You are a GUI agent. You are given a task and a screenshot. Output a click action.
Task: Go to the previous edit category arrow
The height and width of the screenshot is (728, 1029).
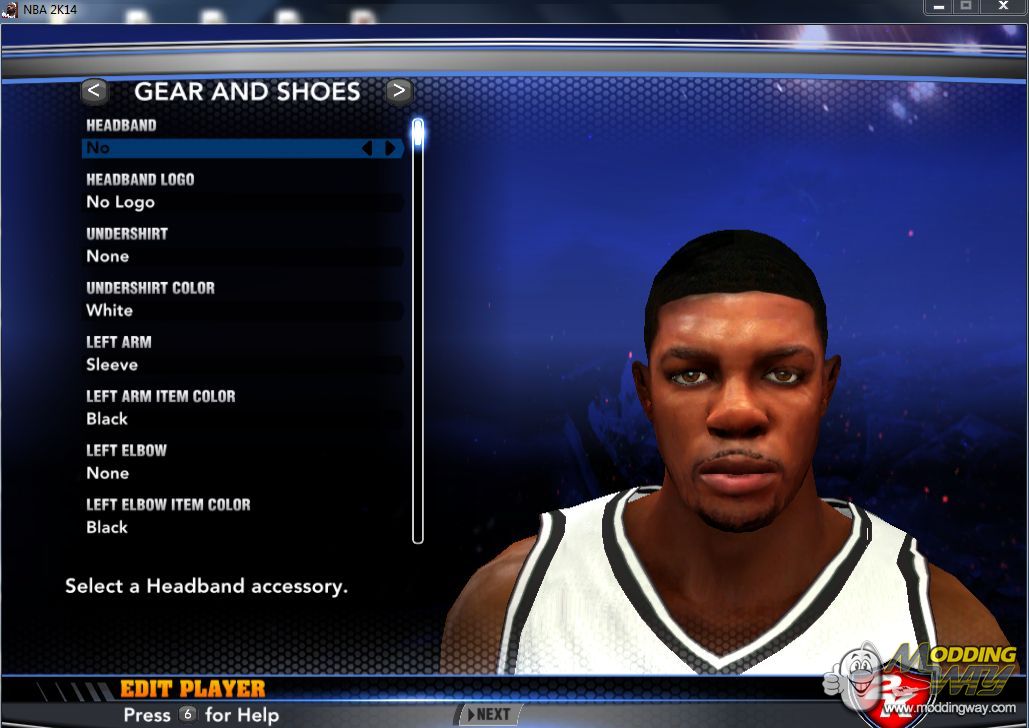[94, 91]
